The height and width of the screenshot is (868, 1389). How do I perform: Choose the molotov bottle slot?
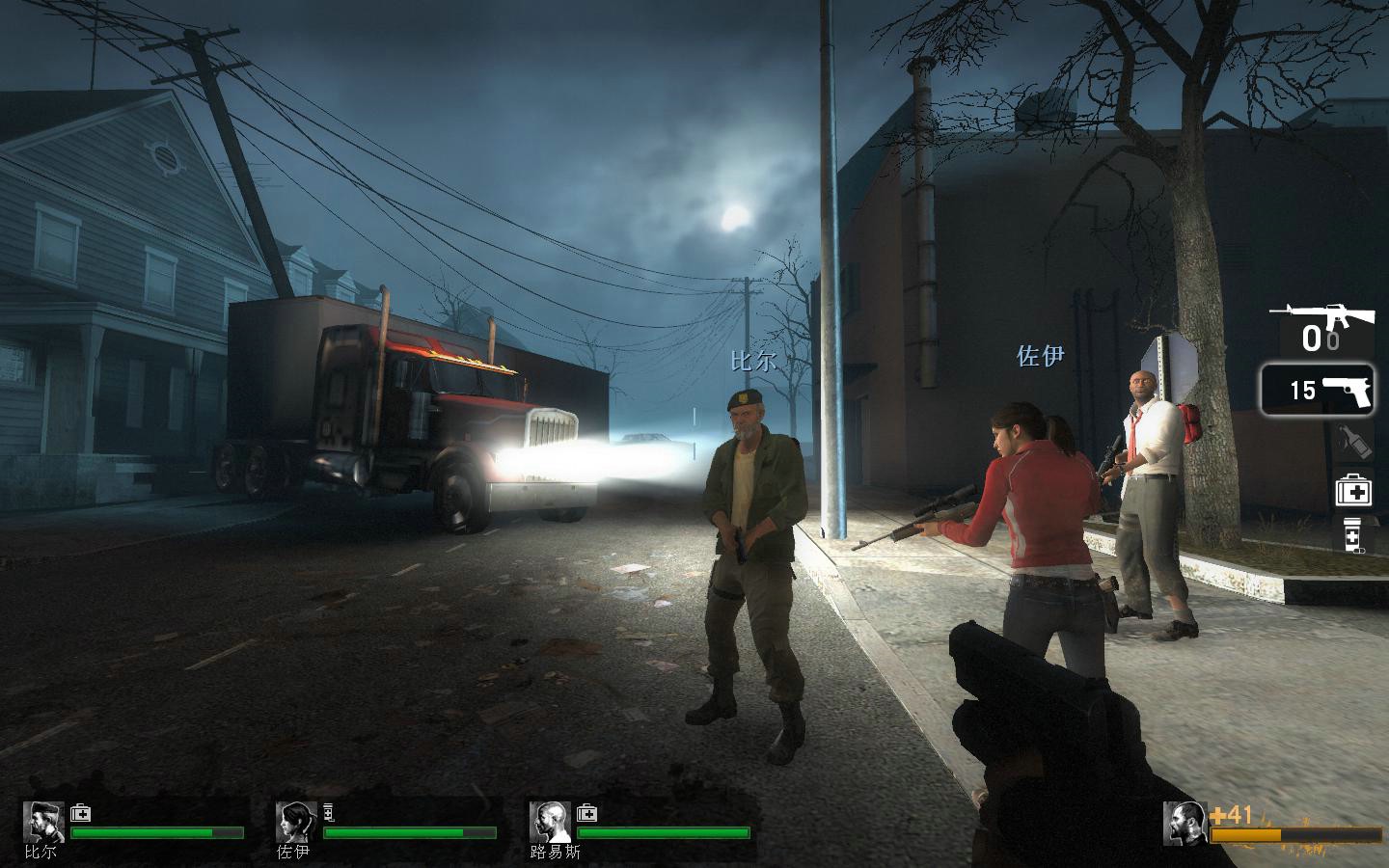pyautogui.click(x=1352, y=443)
